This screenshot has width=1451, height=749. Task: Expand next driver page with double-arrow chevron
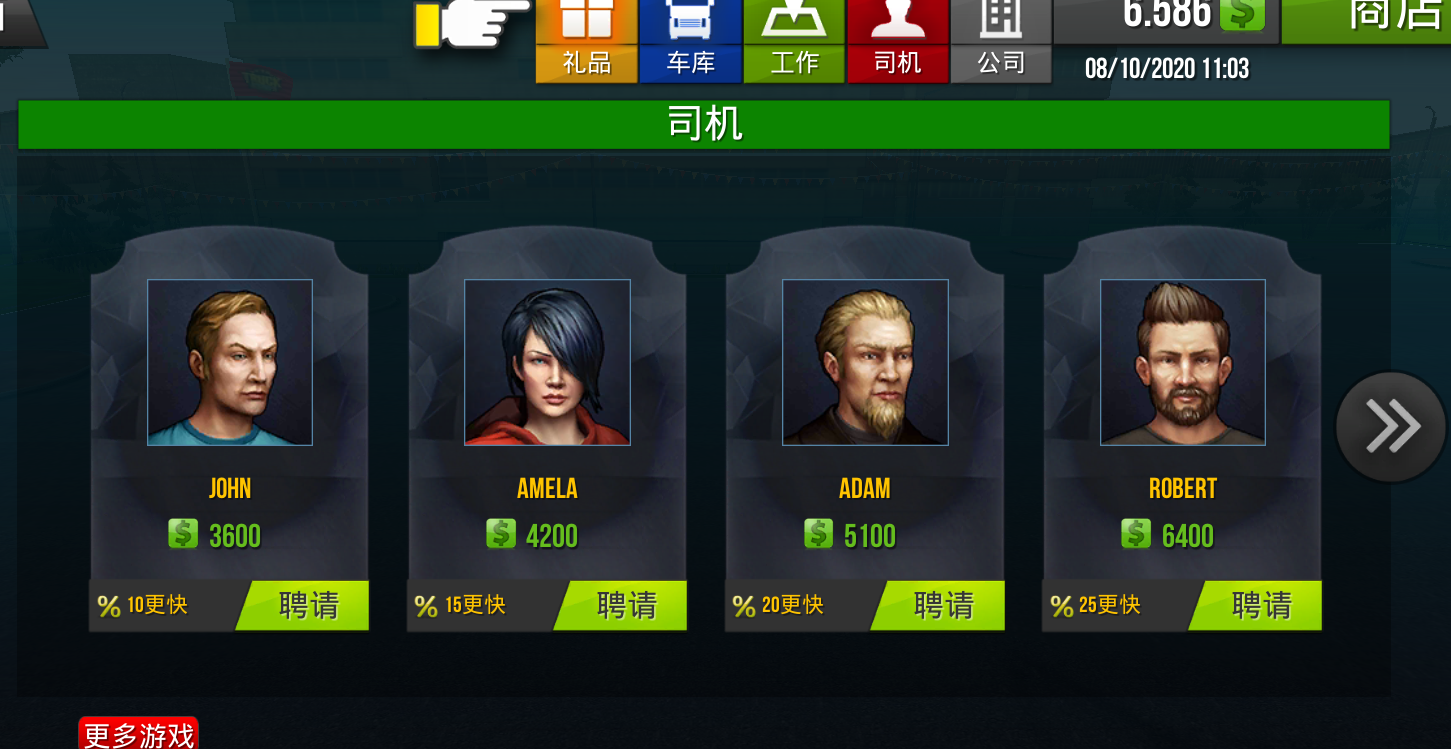coord(1391,425)
